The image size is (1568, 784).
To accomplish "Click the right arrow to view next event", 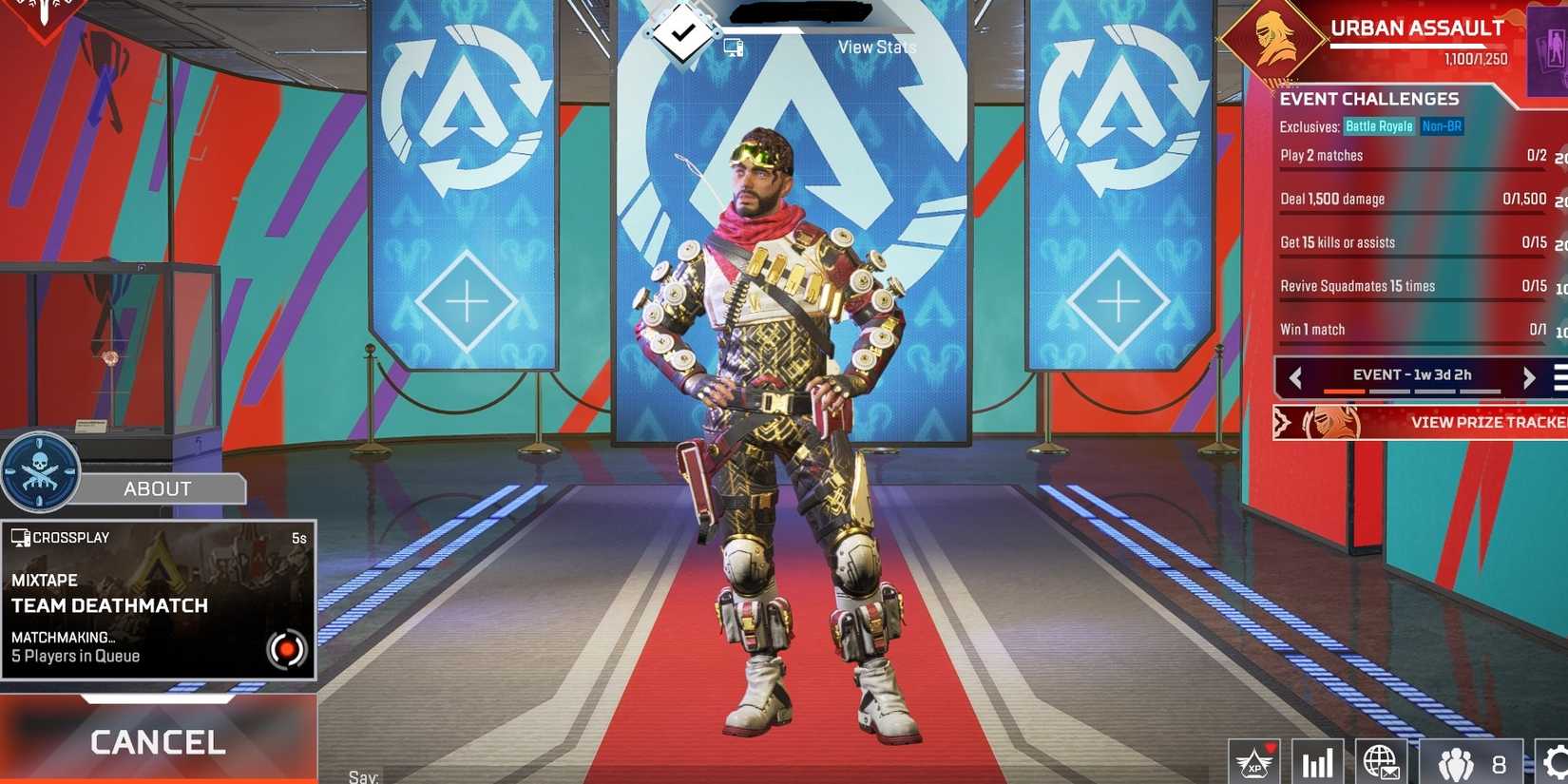I will click(1530, 377).
